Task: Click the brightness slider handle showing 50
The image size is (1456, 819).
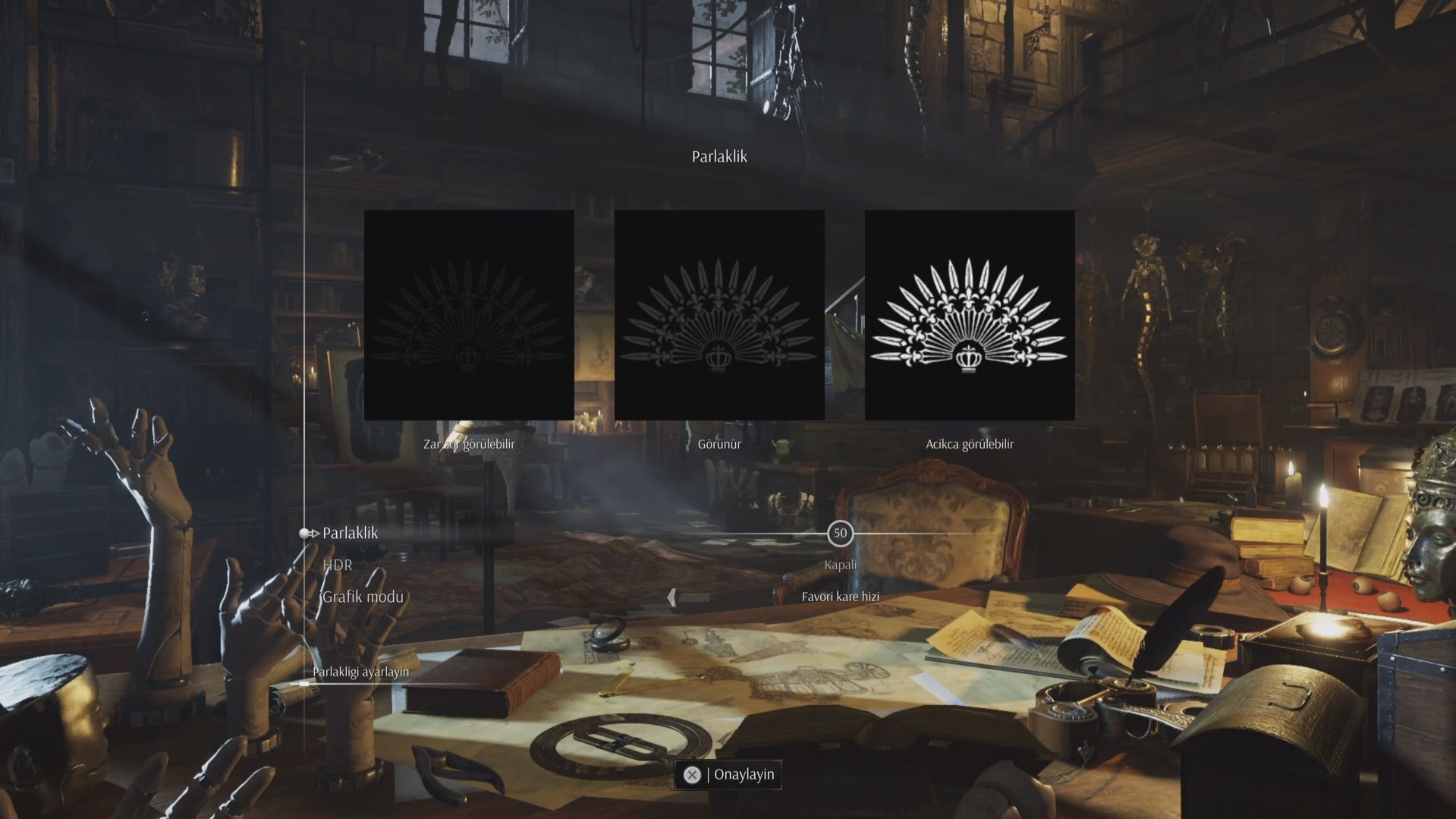Action: click(x=840, y=533)
